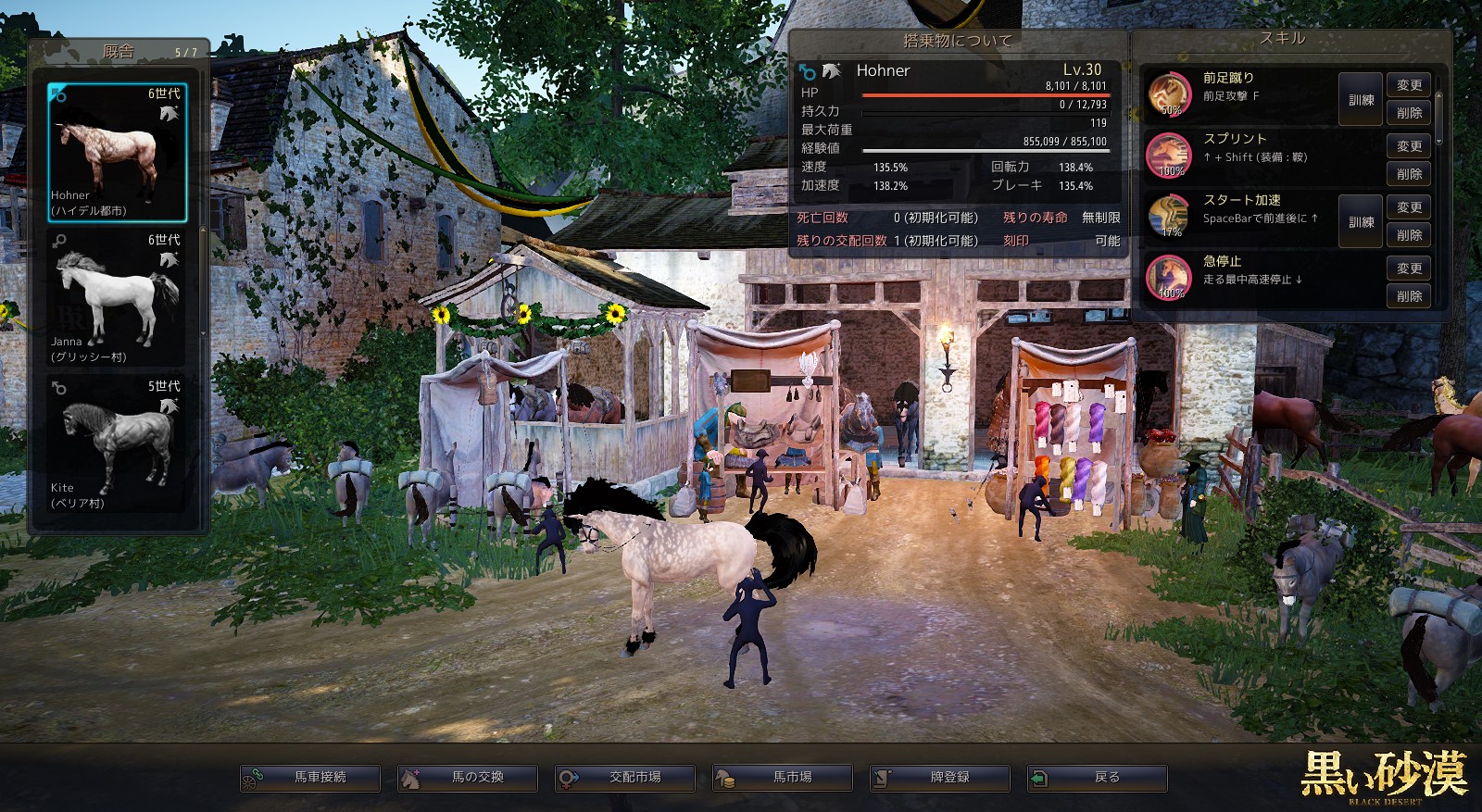1482x812 pixels.
Task: Click 変更 for the 前足蹴り skill
Action: point(1409,85)
